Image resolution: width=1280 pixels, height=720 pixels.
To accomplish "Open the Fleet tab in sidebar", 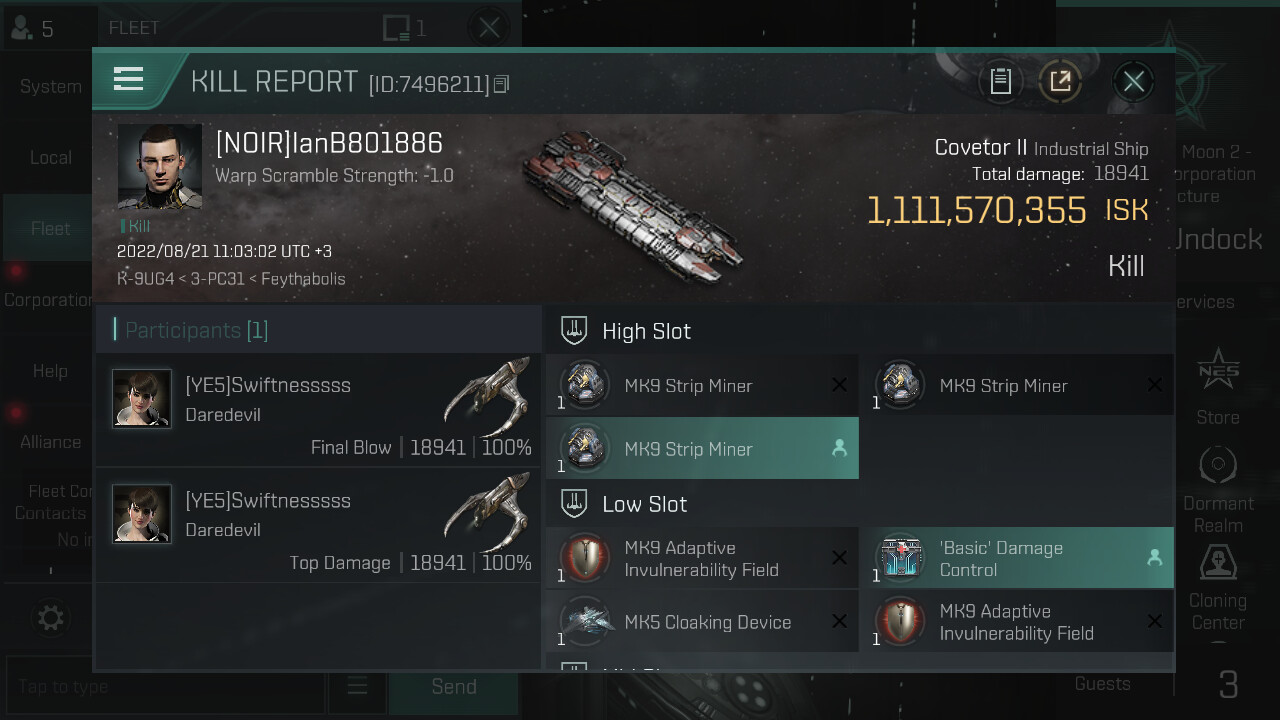I will [50, 229].
